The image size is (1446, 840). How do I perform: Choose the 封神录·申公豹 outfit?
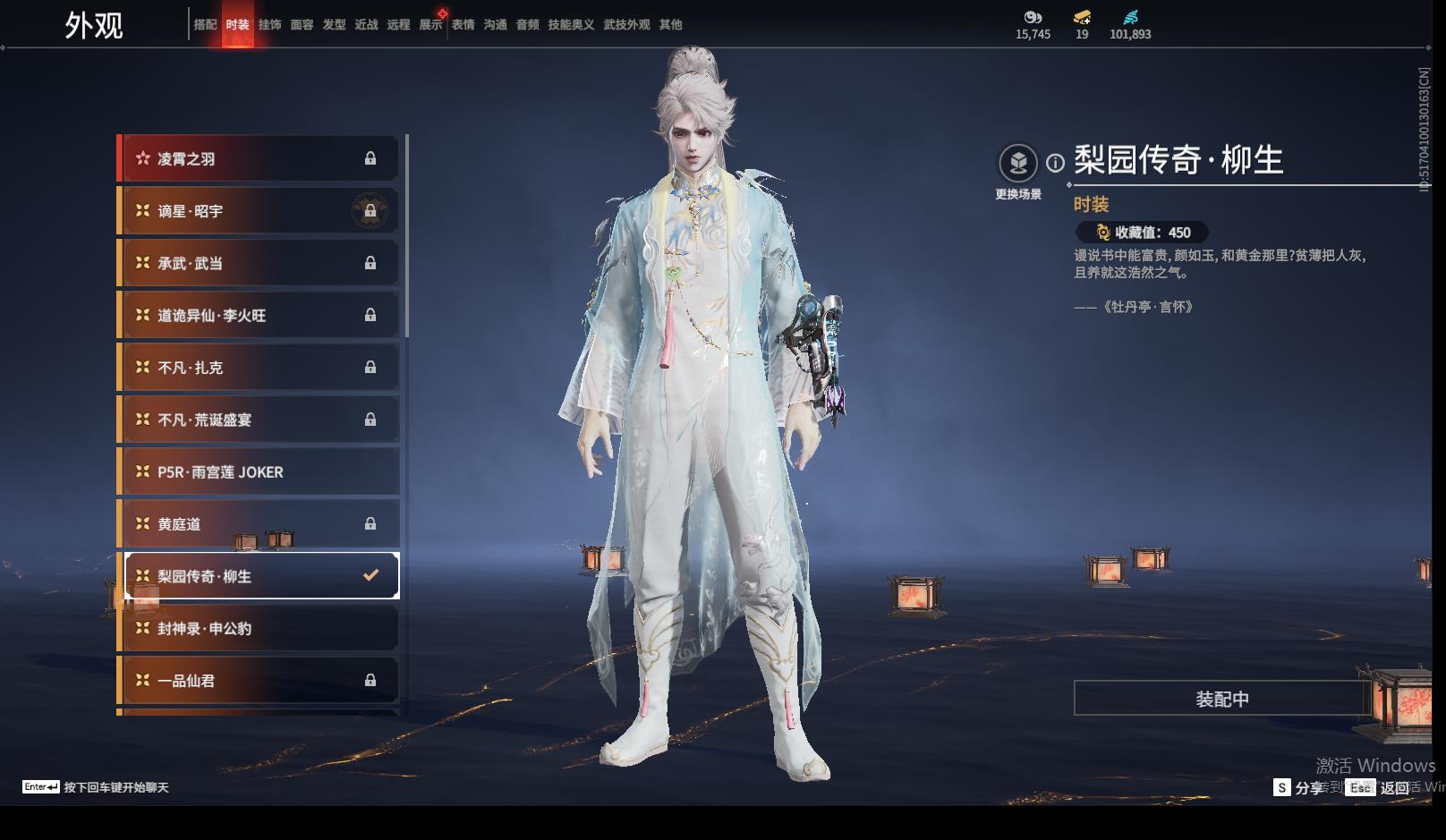(259, 629)
